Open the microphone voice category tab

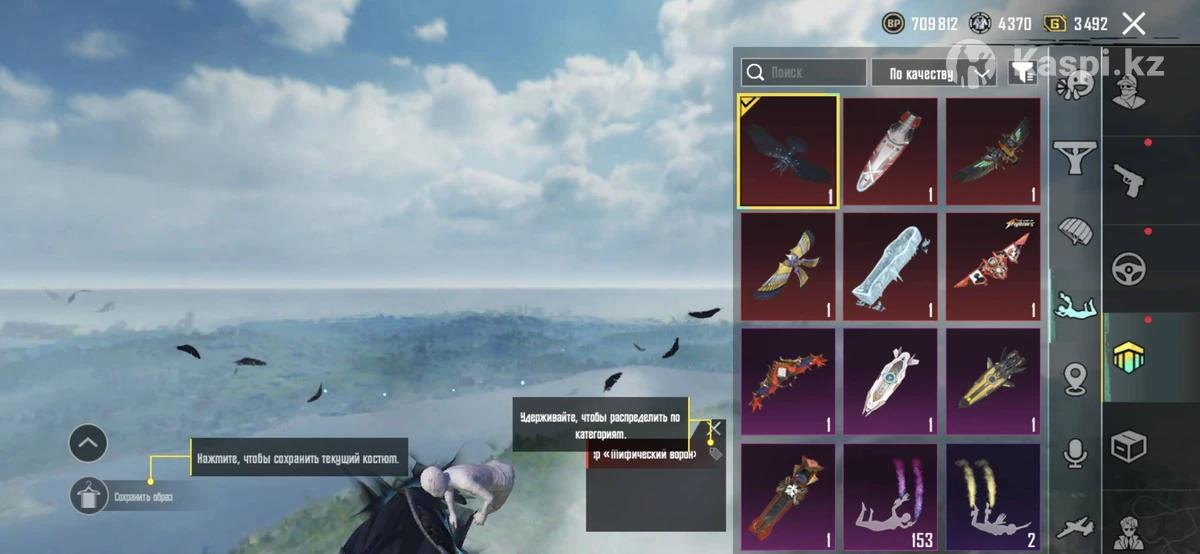pos(1075,453)
